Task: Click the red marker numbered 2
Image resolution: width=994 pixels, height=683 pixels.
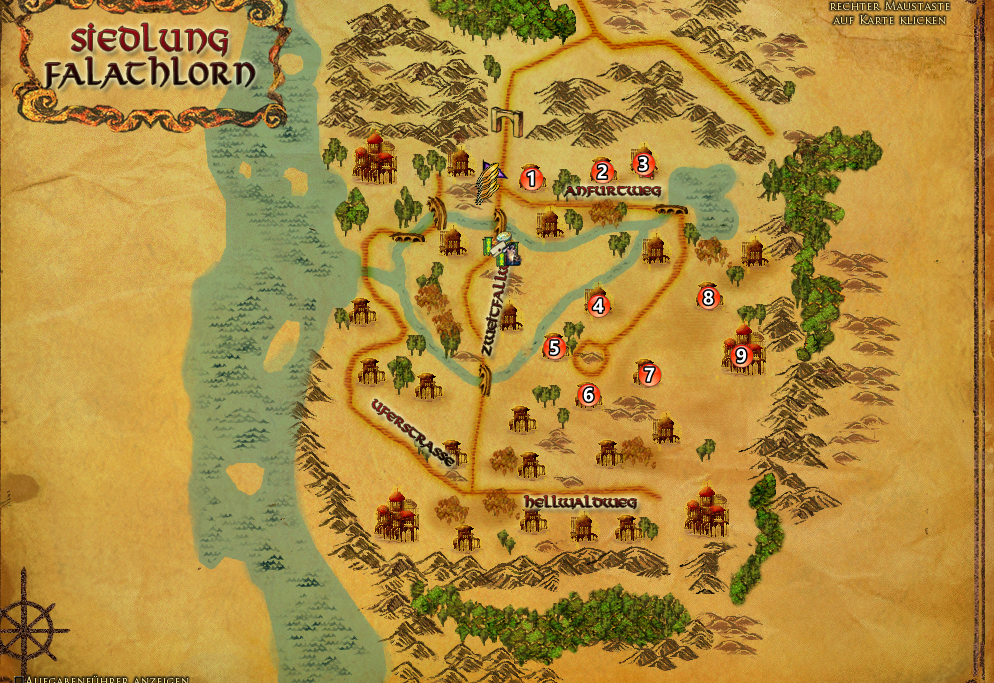Action: tap(601, 171)
